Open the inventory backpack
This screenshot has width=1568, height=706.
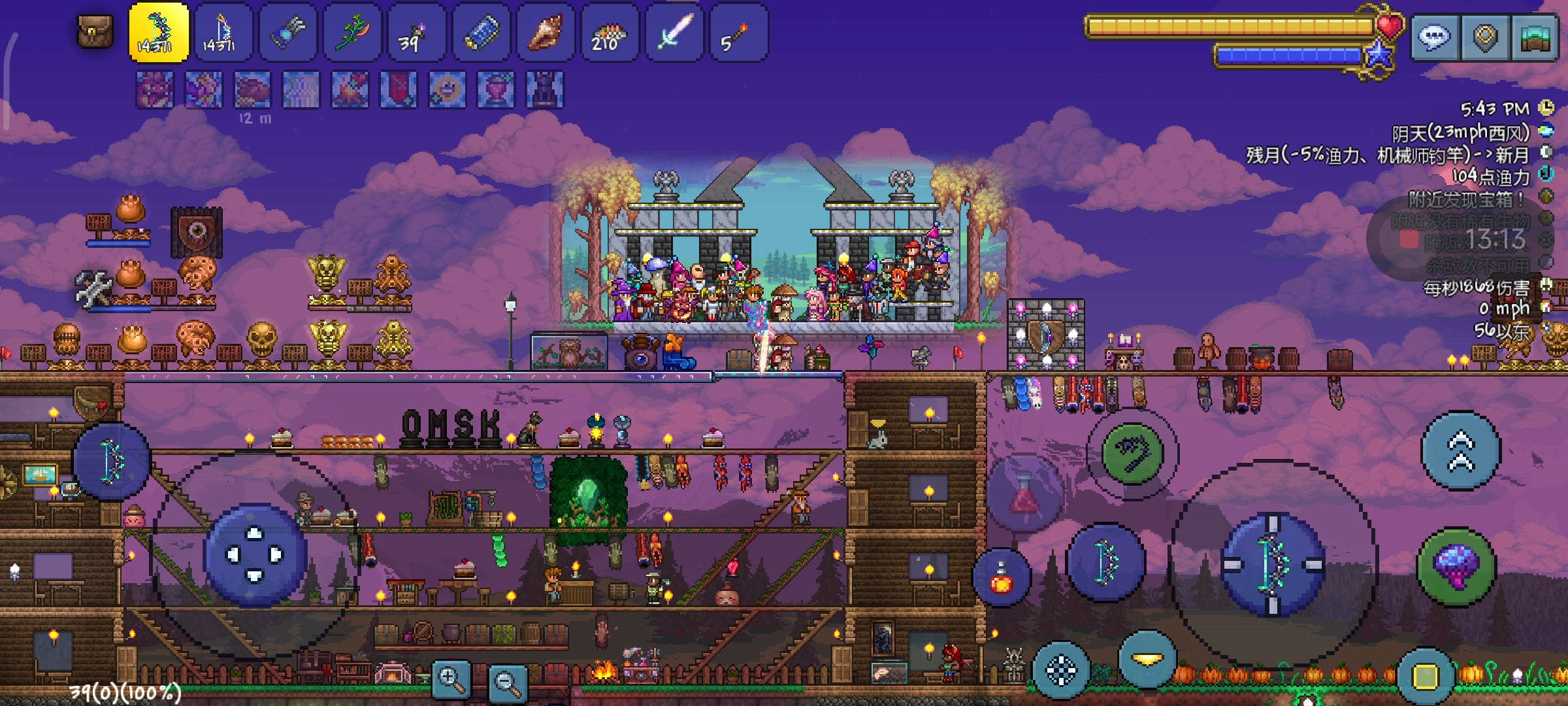95,31
